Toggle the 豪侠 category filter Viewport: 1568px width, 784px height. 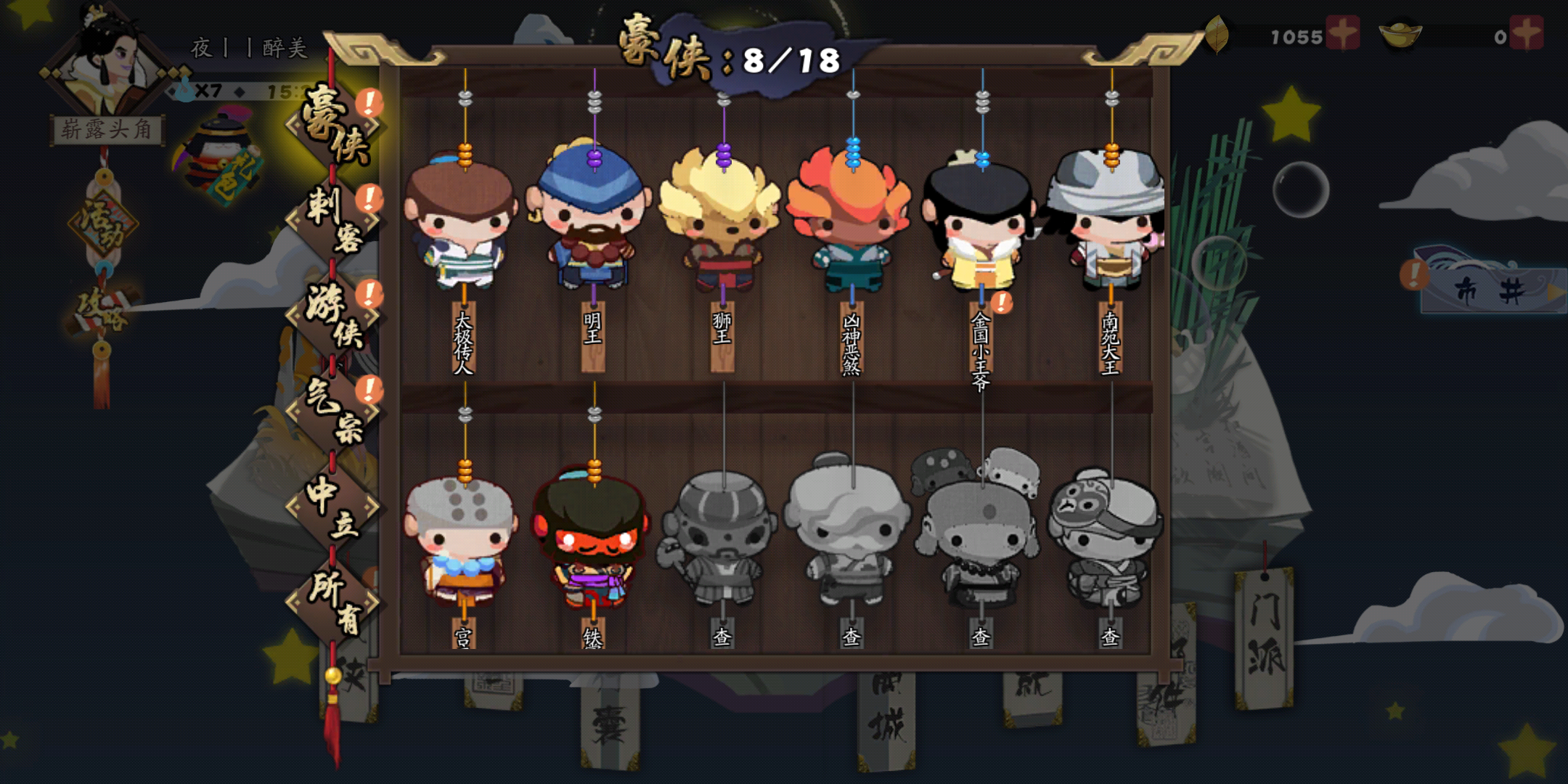(334, 123)
